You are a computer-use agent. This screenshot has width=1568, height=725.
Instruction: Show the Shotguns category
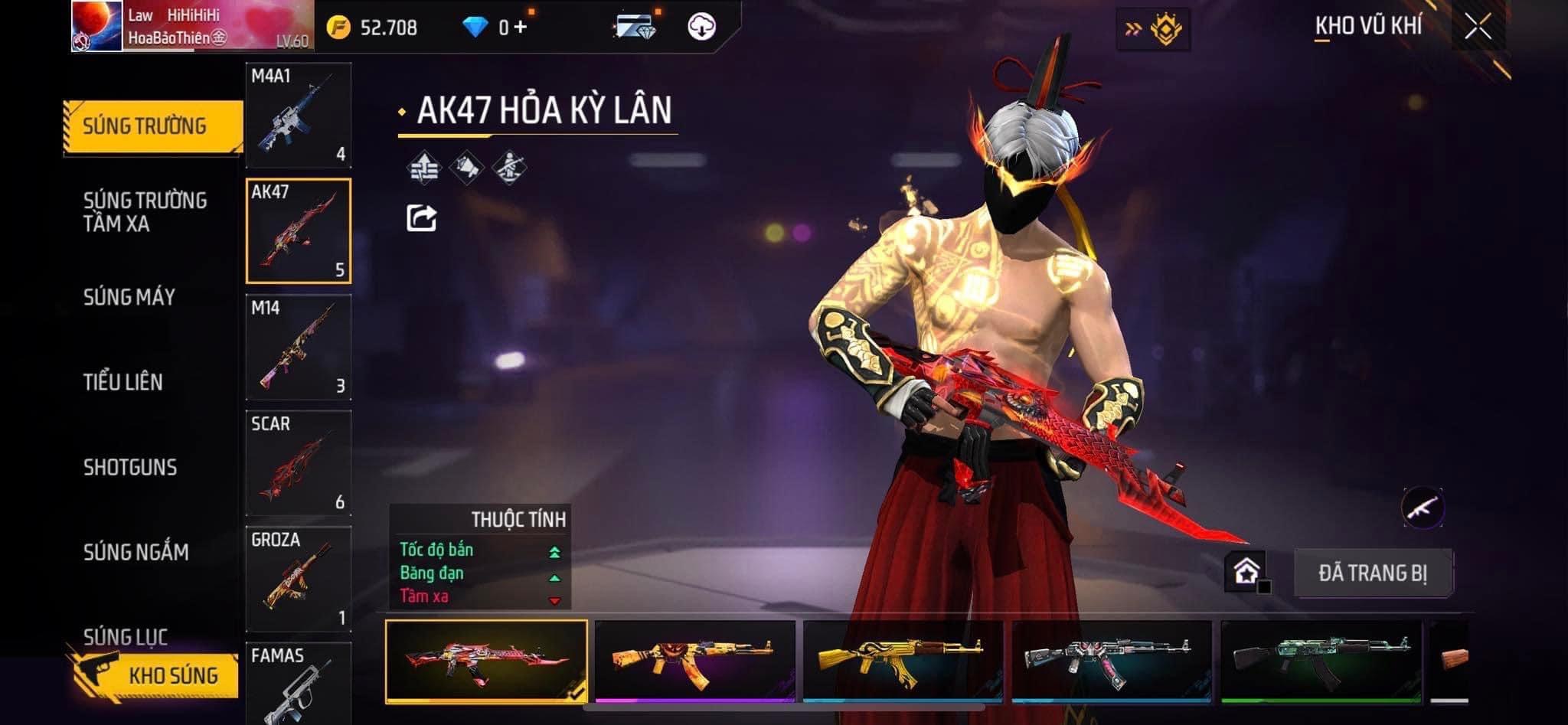pyautogui.click(x=130, y=467)
